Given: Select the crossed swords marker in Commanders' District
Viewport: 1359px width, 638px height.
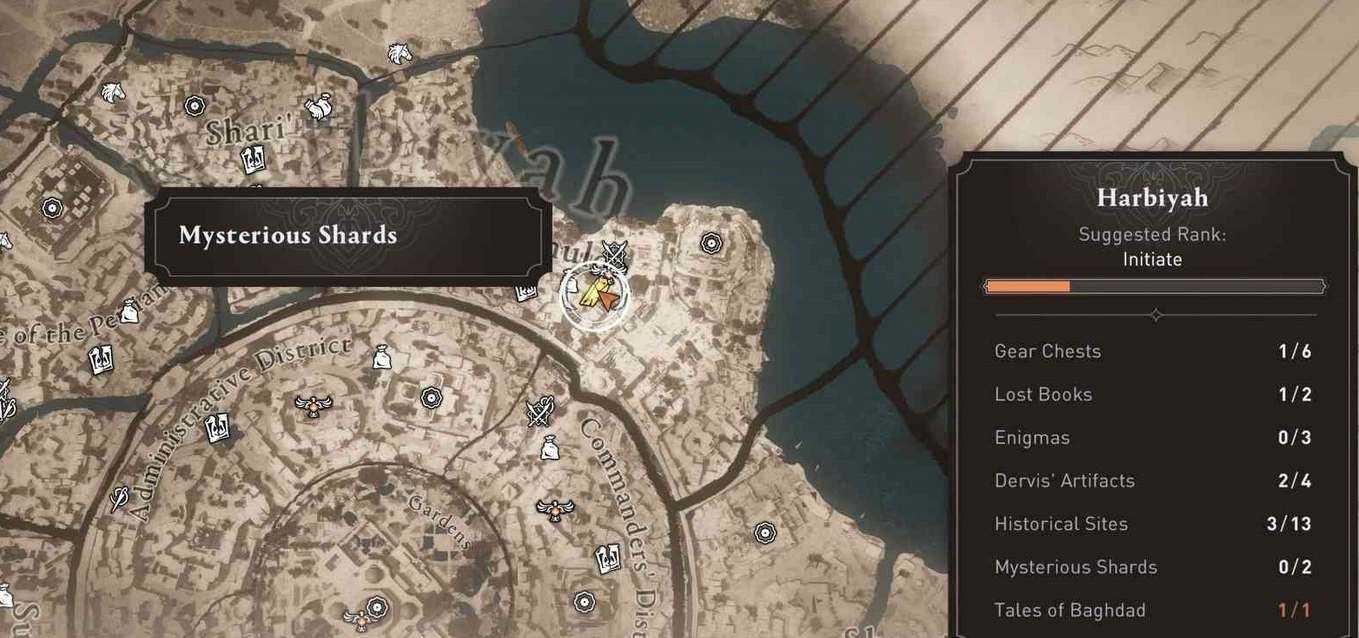Looking at the screenshot, I should pyautogui.click(x=541, y=411).
